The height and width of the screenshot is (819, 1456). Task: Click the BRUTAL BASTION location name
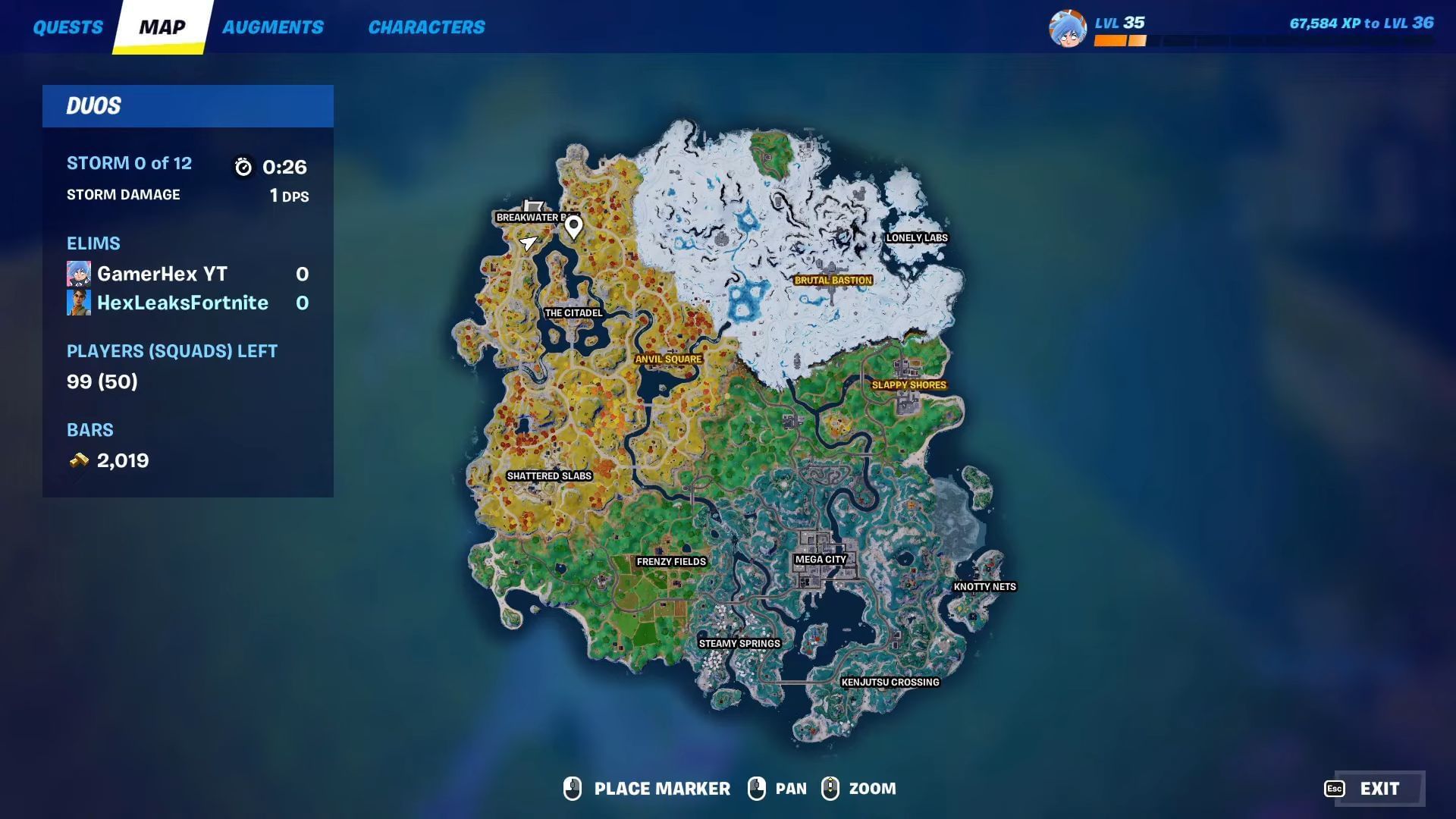(x=833, y=280)
